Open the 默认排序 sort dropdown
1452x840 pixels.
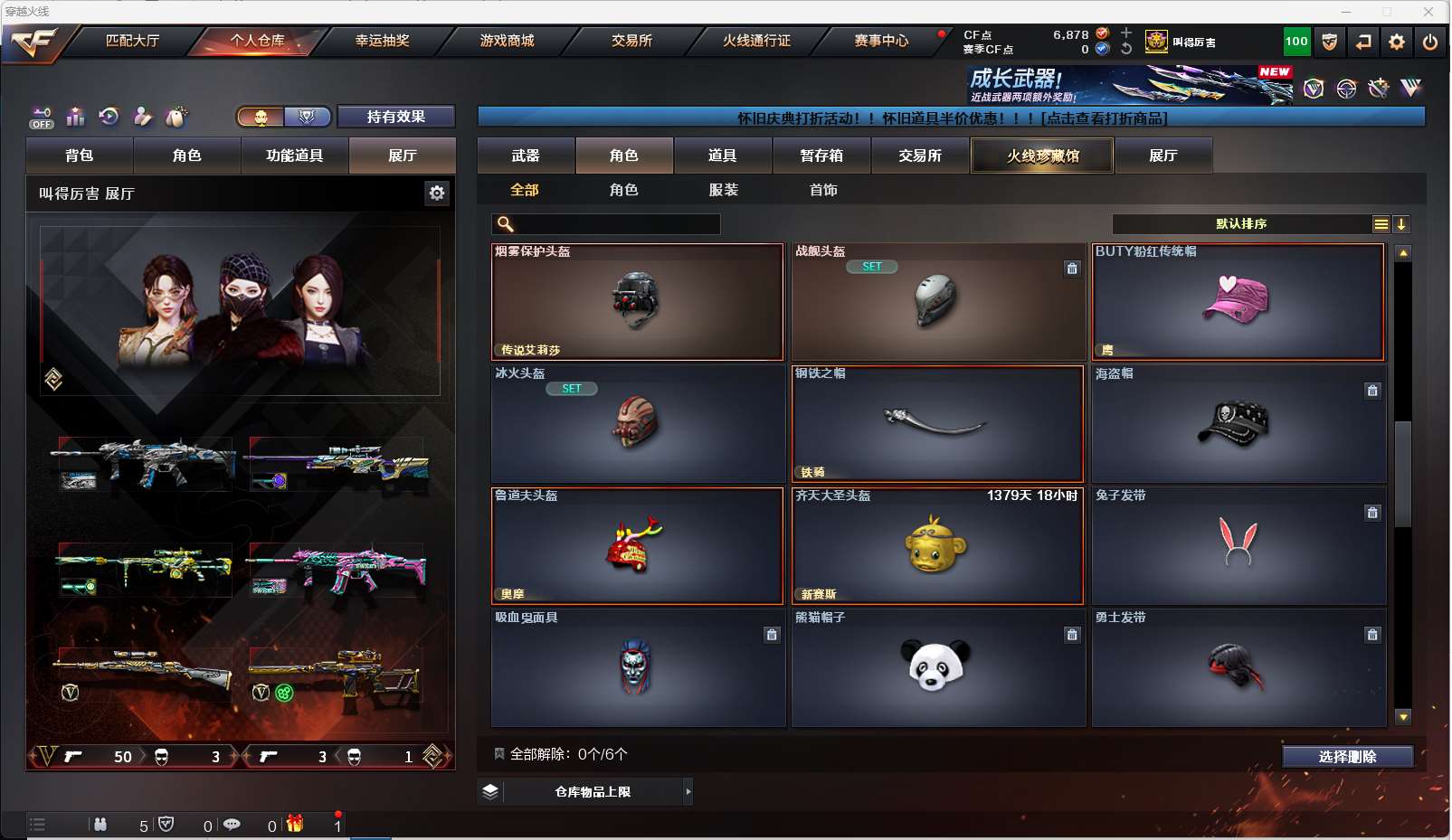tap(1241, 224)
